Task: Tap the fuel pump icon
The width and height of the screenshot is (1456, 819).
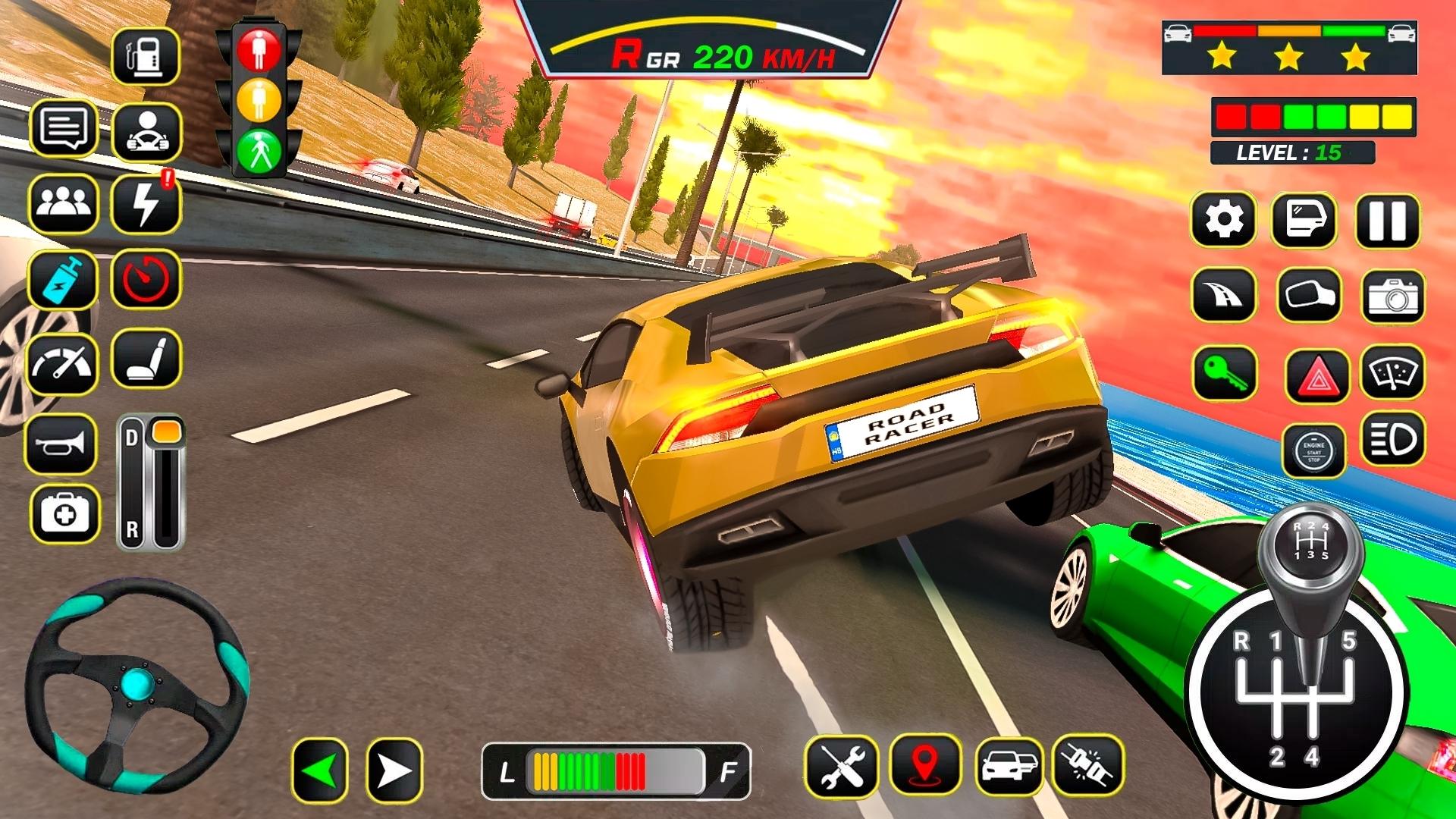Action: coord(146,56)
